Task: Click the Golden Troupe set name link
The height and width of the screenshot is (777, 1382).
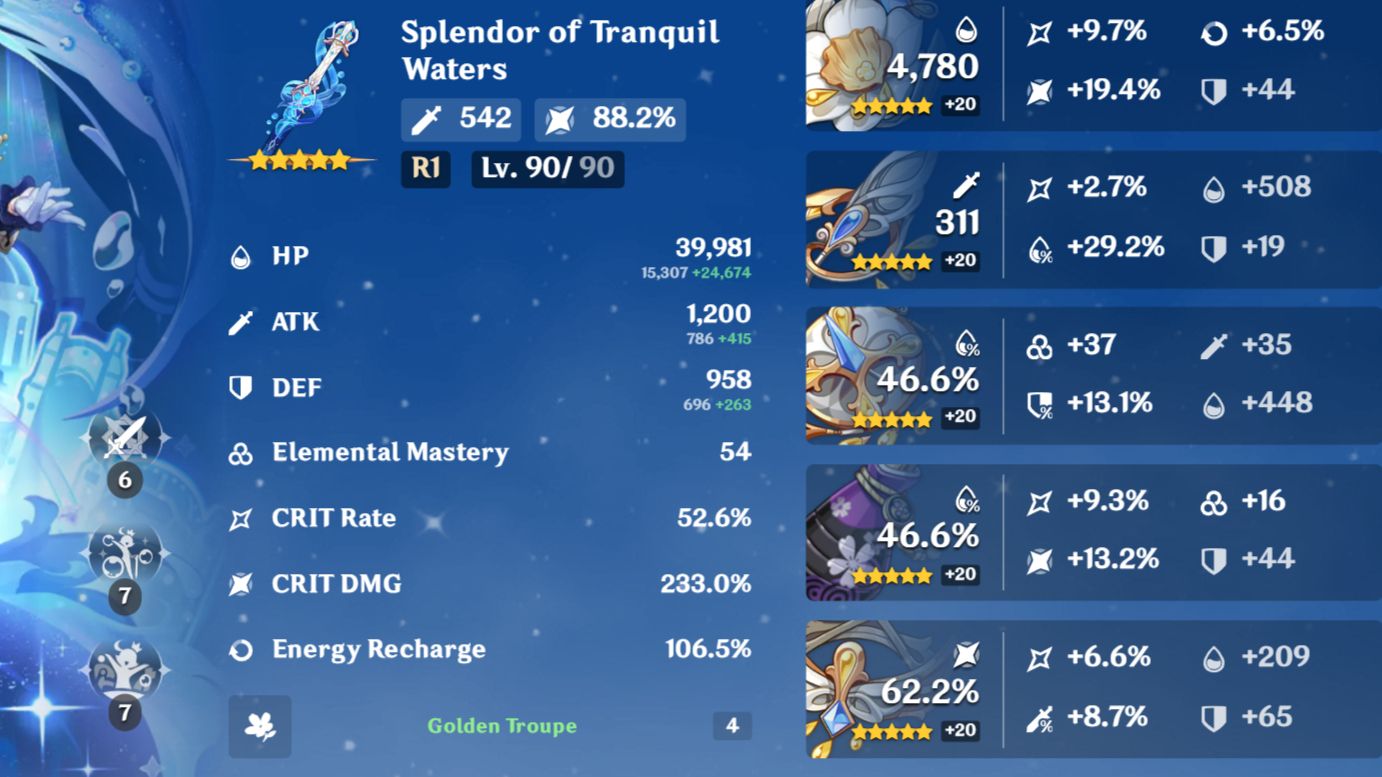Action: coord(501,726)
